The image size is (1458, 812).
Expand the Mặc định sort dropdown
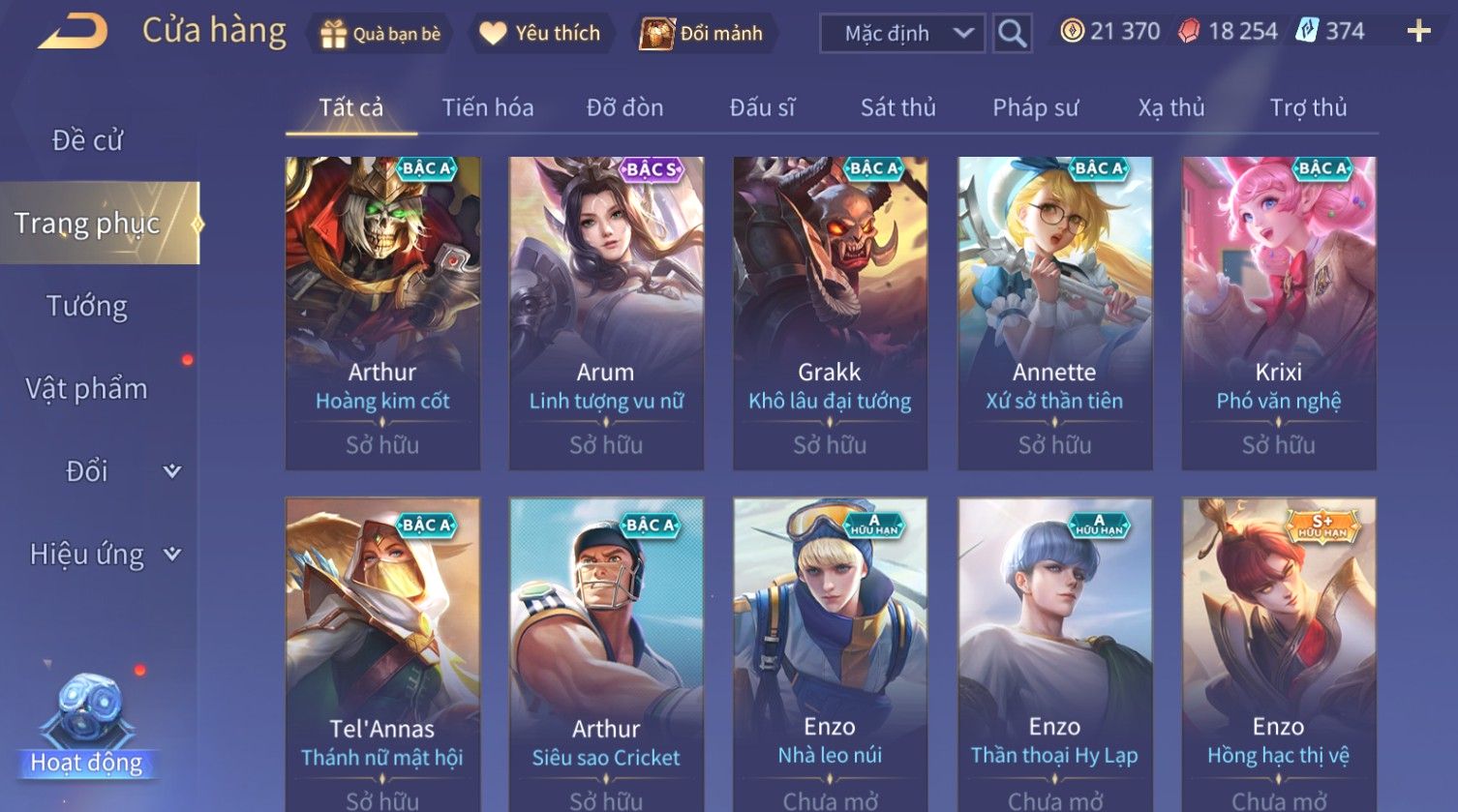[x=902, y=34]
